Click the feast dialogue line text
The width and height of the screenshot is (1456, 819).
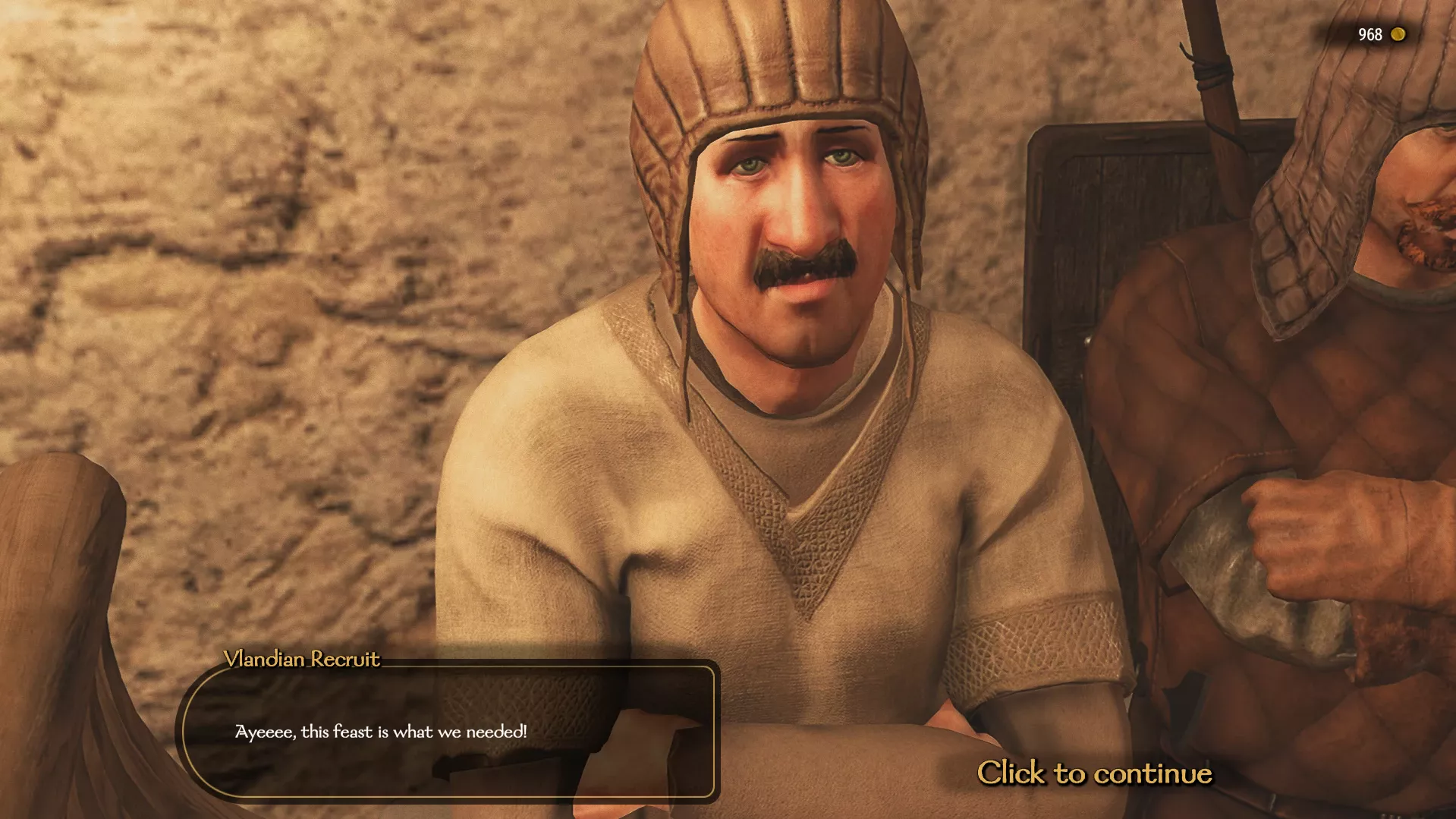pyautogui.click(x=381, y=732)
